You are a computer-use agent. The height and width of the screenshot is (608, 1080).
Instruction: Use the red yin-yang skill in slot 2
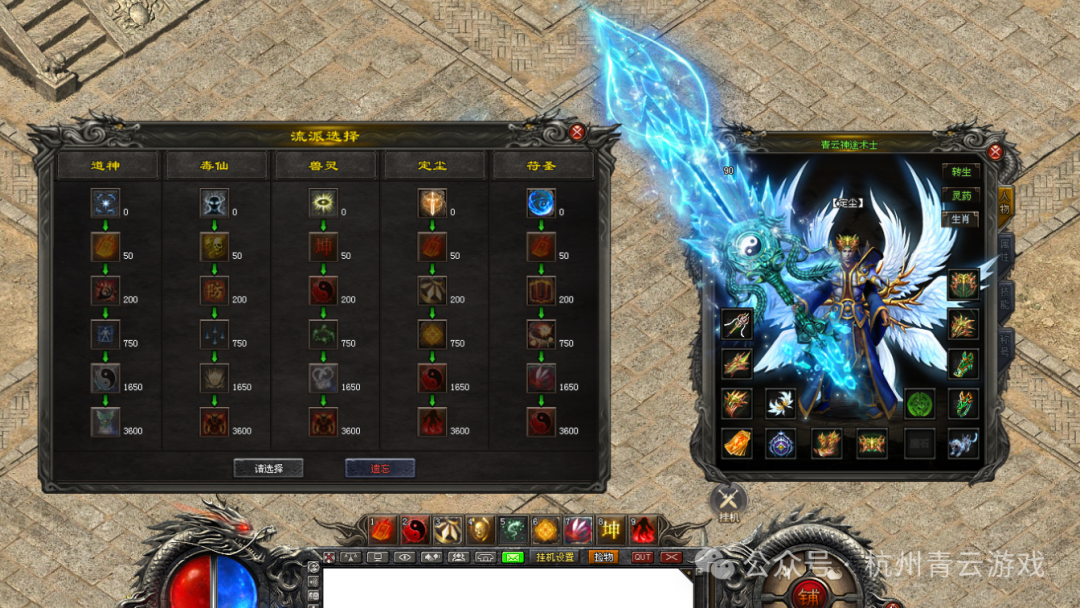coord(415,530)
